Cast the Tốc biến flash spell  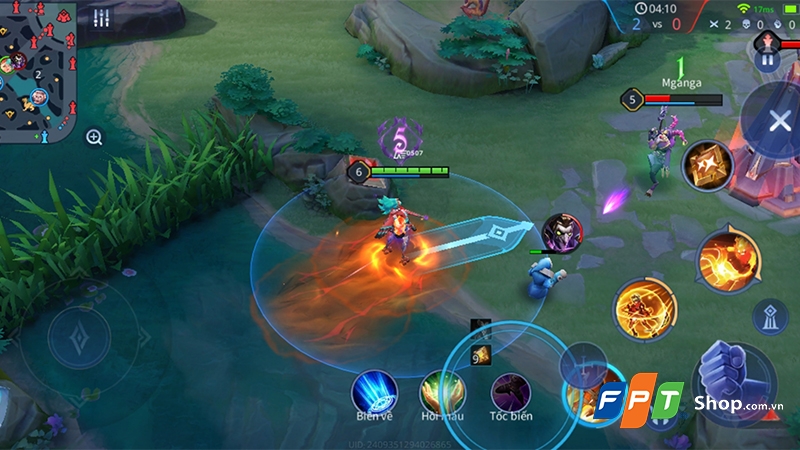(510, 392)
